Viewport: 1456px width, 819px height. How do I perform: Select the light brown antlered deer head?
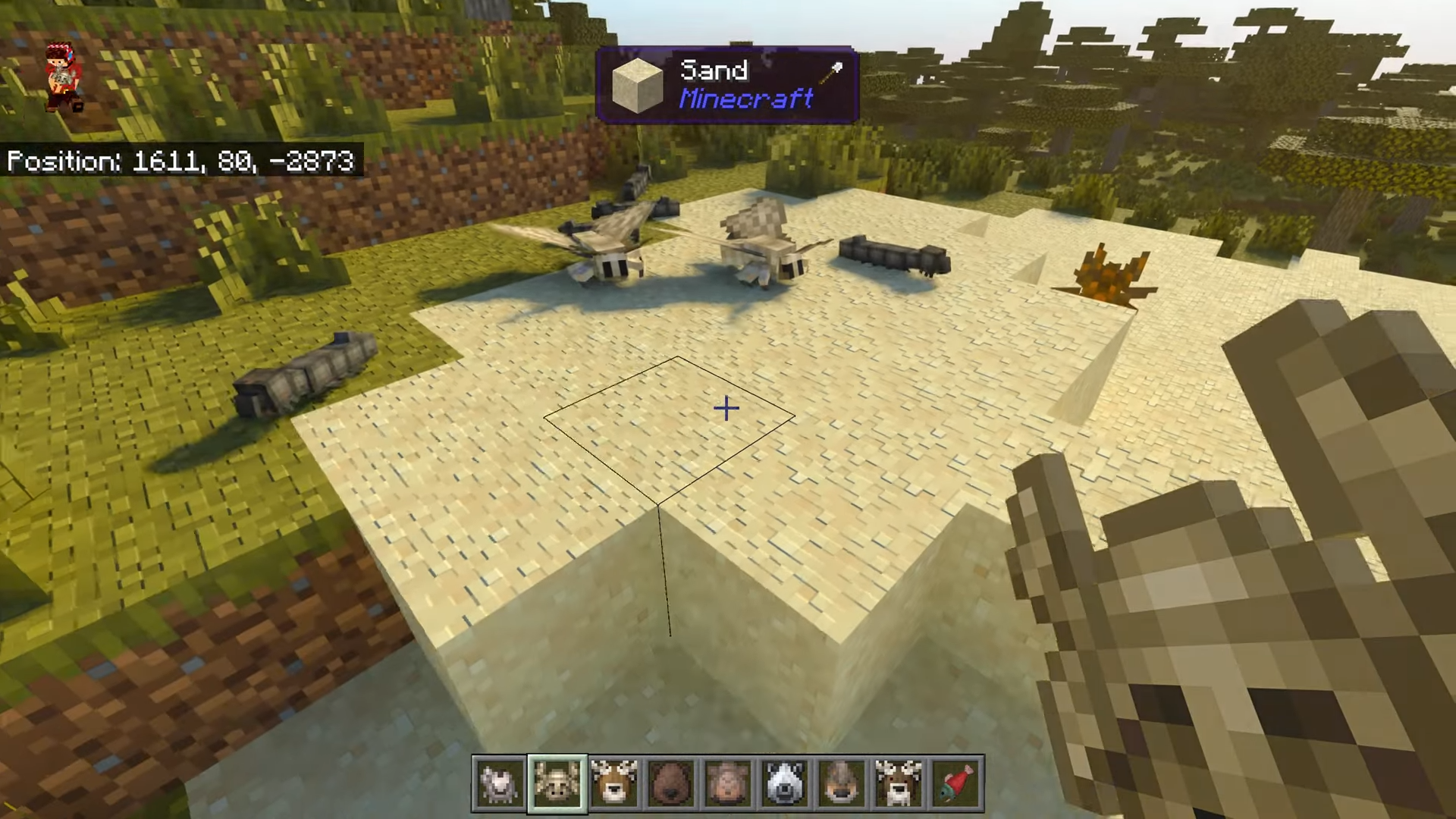point(613,783)
